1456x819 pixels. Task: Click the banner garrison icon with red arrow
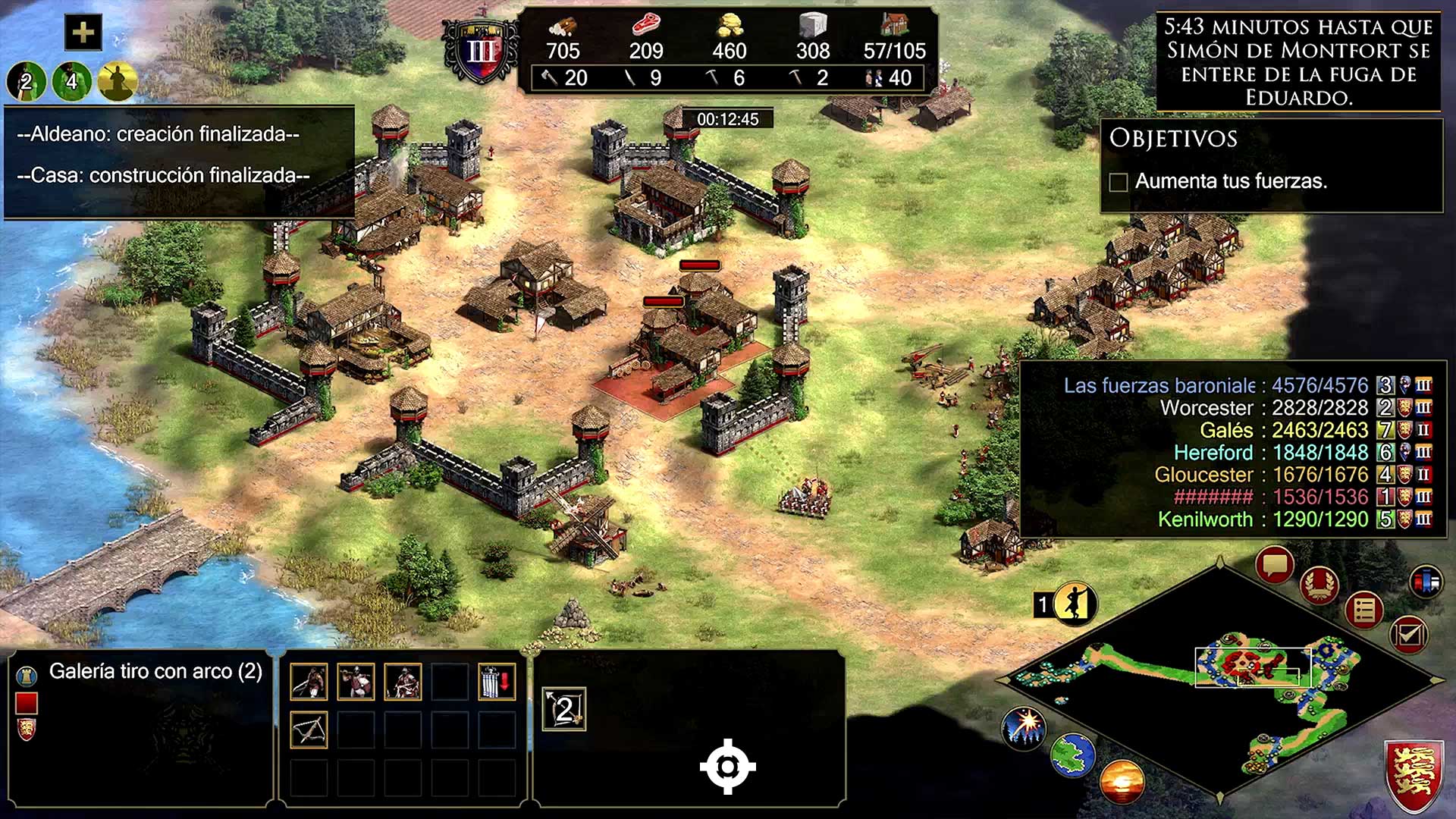point(497,681)
